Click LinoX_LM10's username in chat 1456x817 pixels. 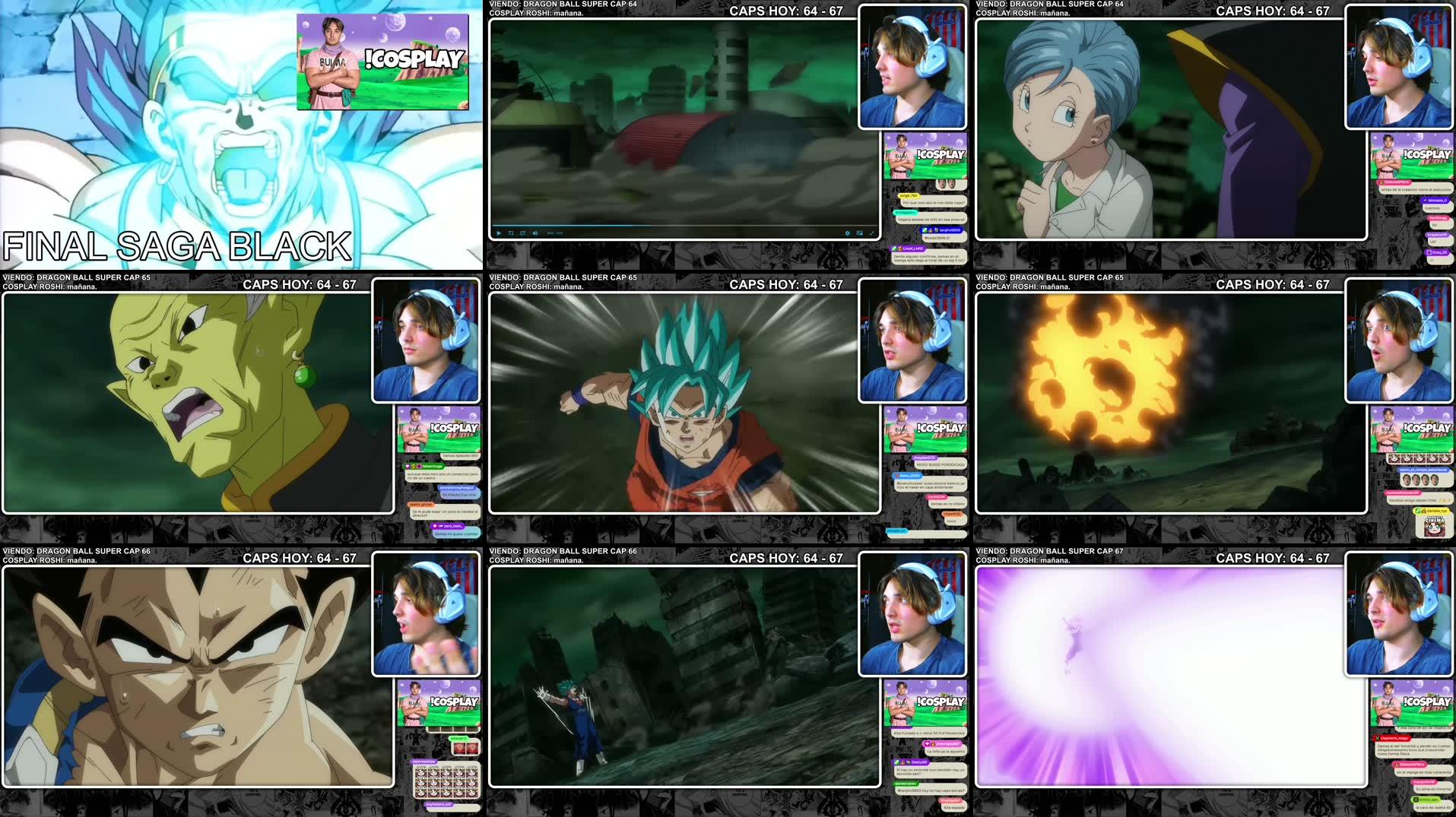pyautogui.click(x=913, y=249)
